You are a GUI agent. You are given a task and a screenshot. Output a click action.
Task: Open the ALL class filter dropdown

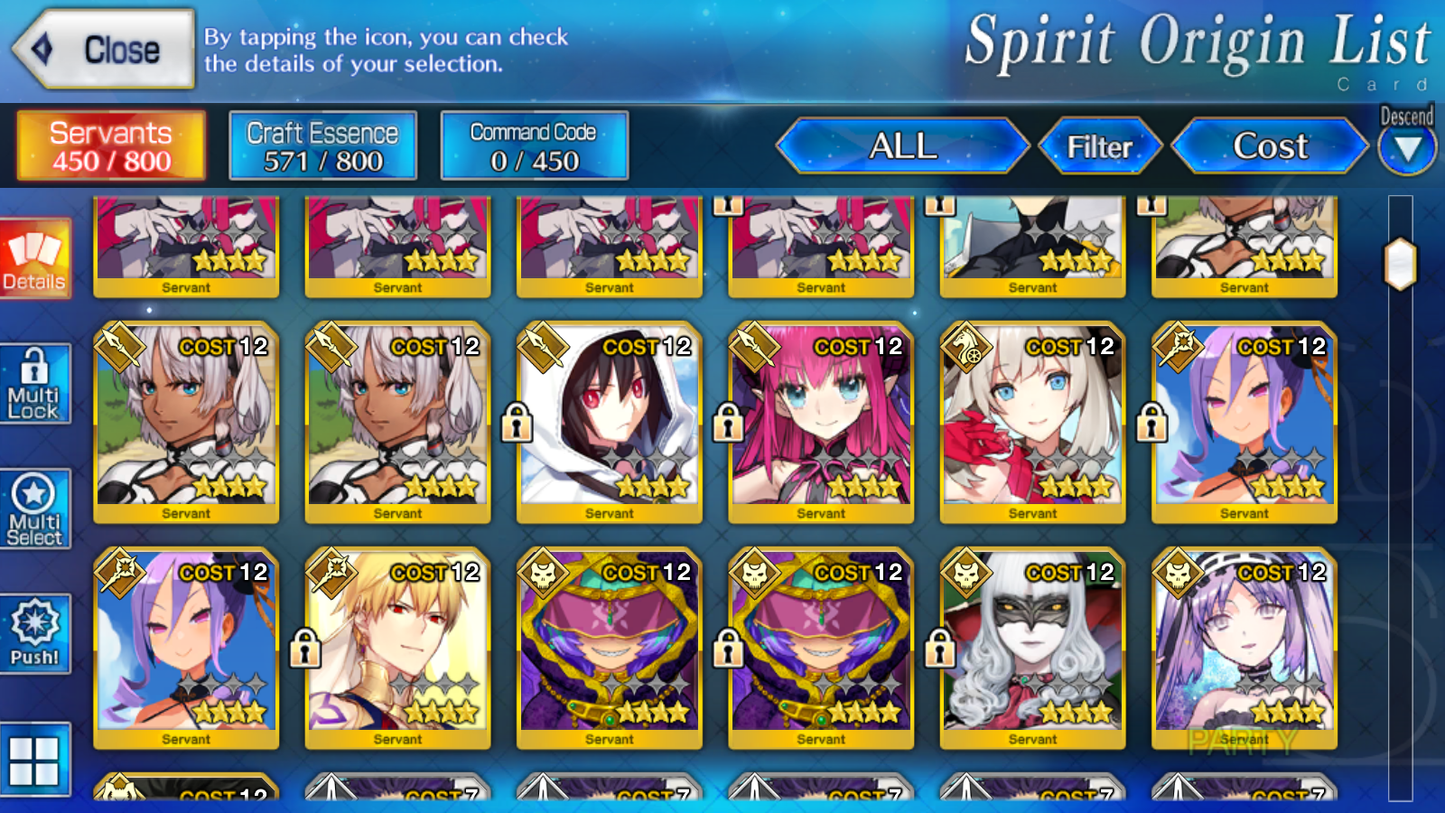point(902,146)
